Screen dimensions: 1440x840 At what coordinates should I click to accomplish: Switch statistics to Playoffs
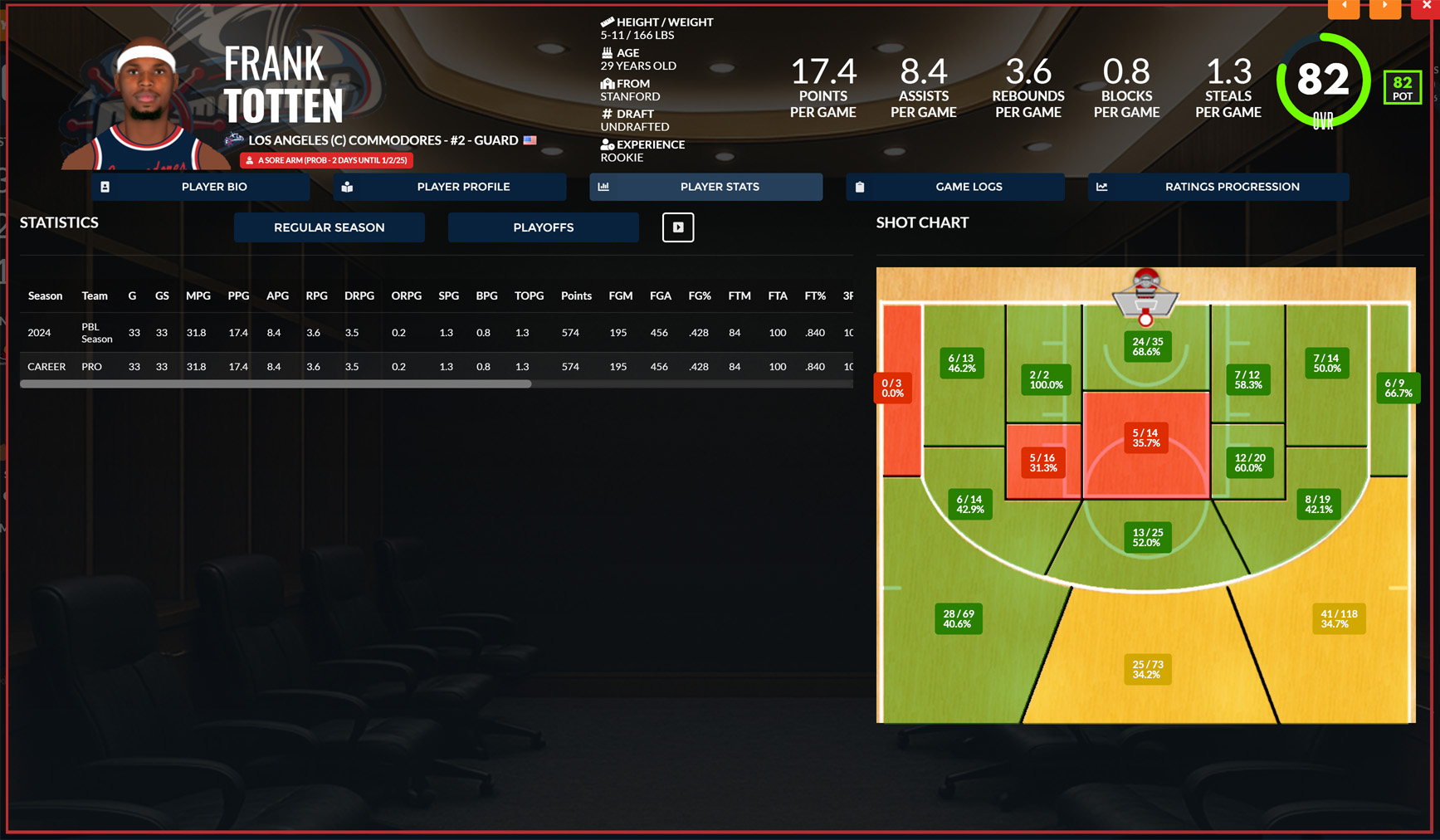[x=544, y=227]
